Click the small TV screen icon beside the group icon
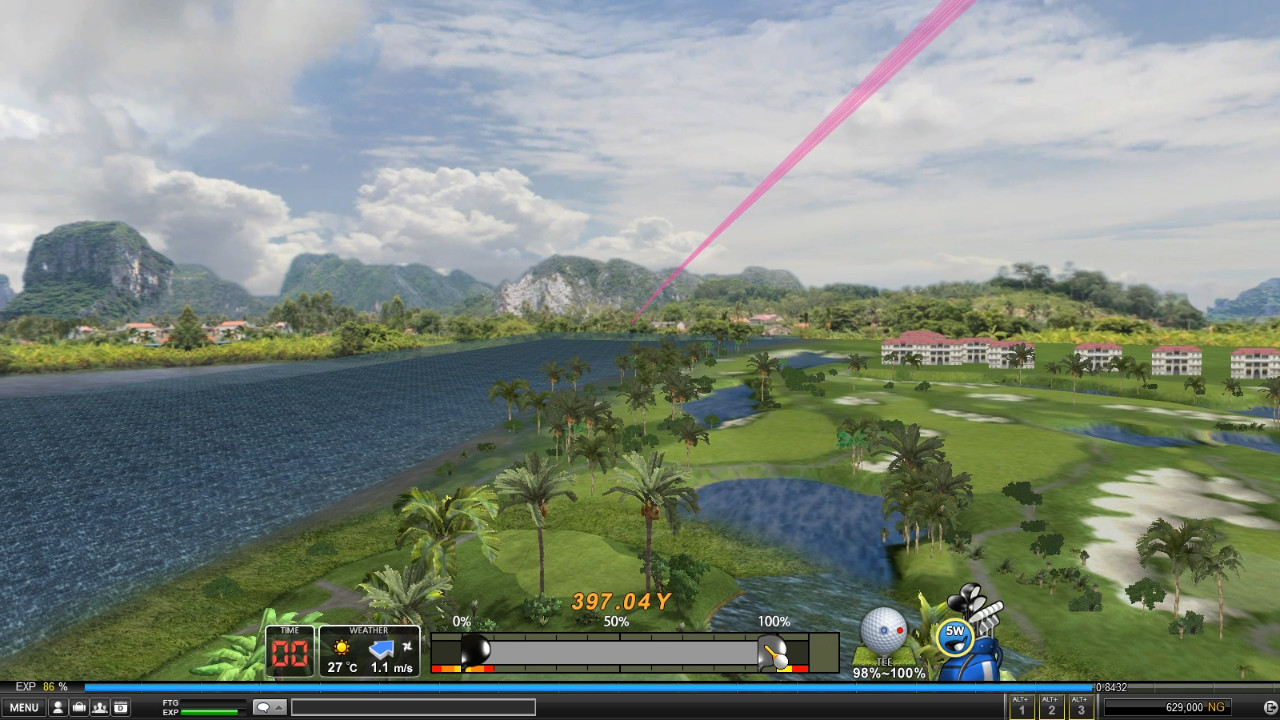 click(x=120, y=706)
